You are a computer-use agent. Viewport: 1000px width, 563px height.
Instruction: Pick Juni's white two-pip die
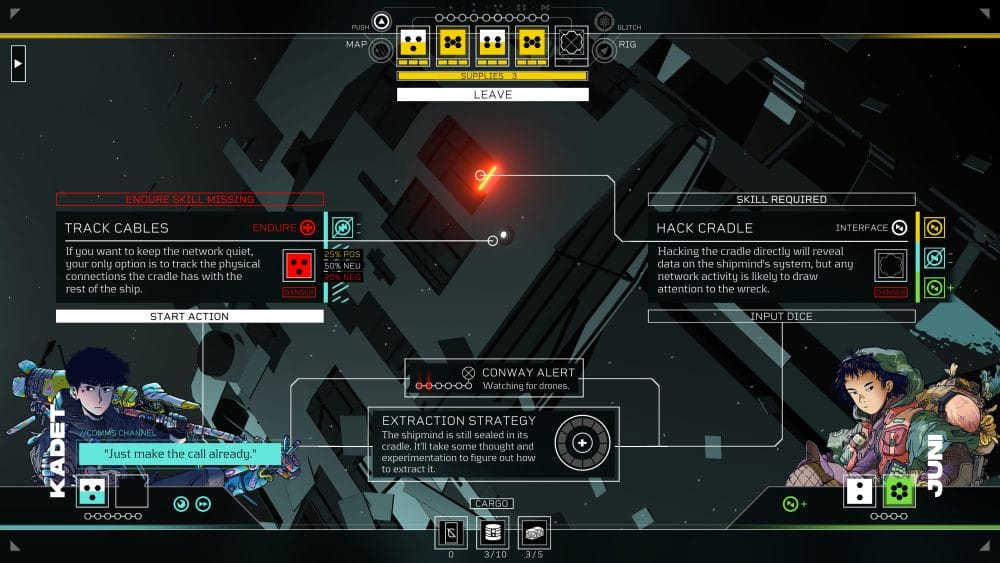click(860, 491)
